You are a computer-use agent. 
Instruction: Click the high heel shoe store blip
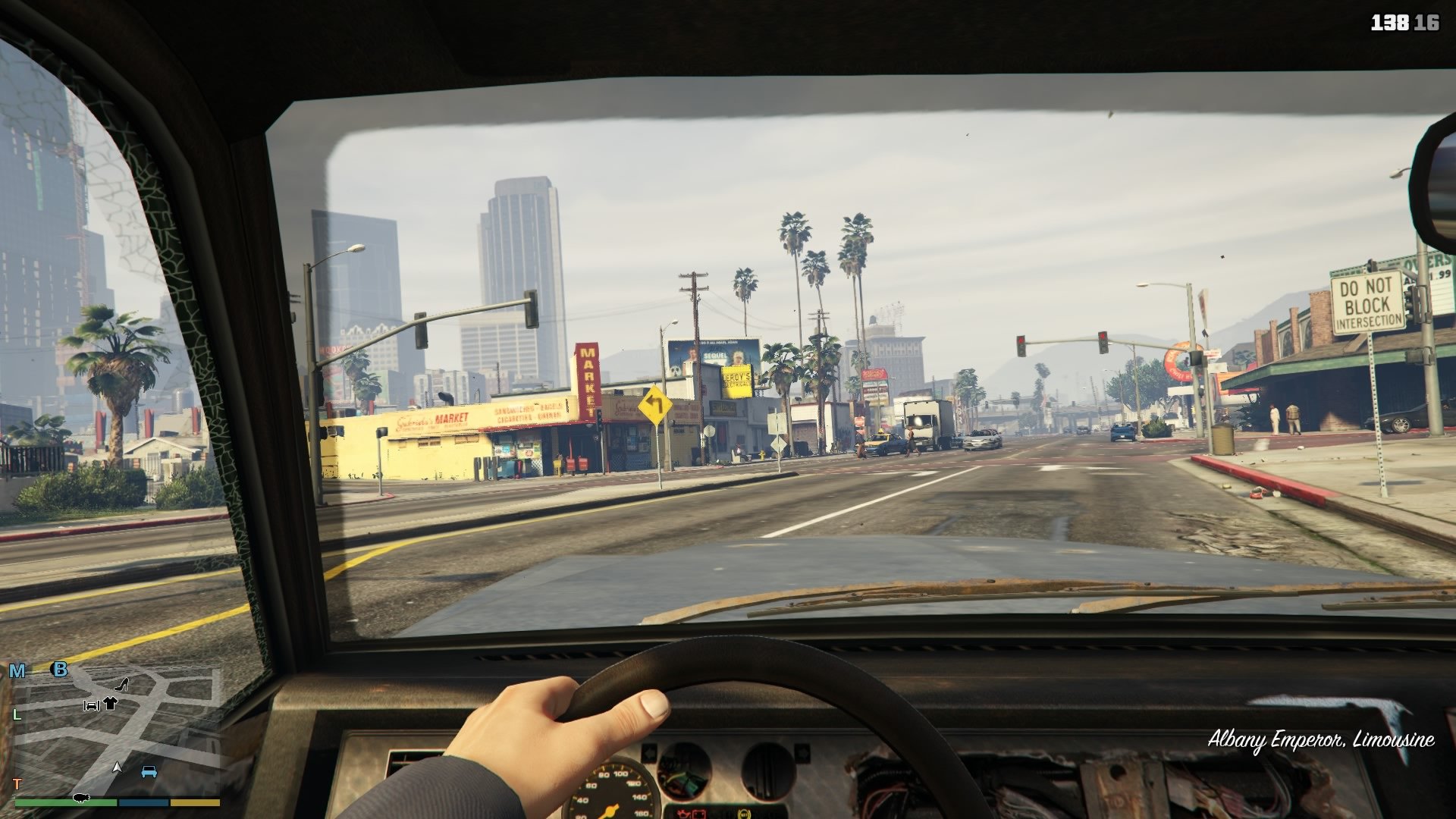click(x=121, y=686)
